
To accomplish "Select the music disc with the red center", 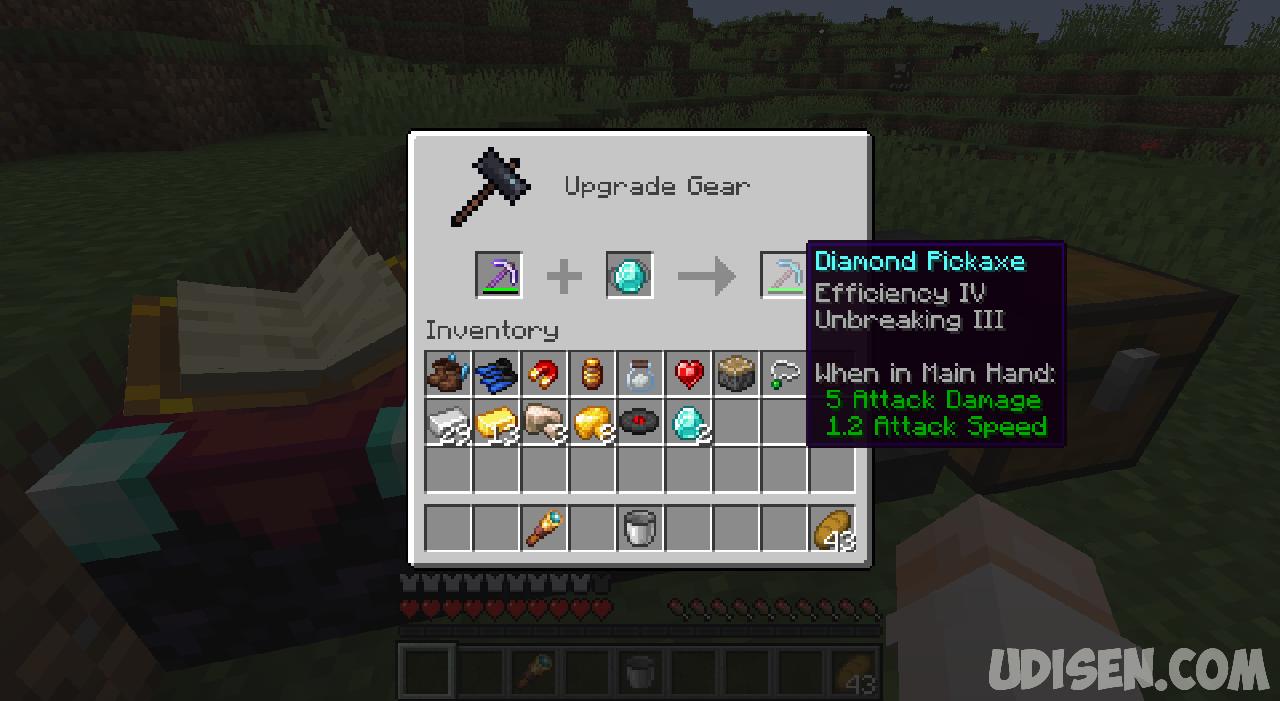I will coord(640,422).
